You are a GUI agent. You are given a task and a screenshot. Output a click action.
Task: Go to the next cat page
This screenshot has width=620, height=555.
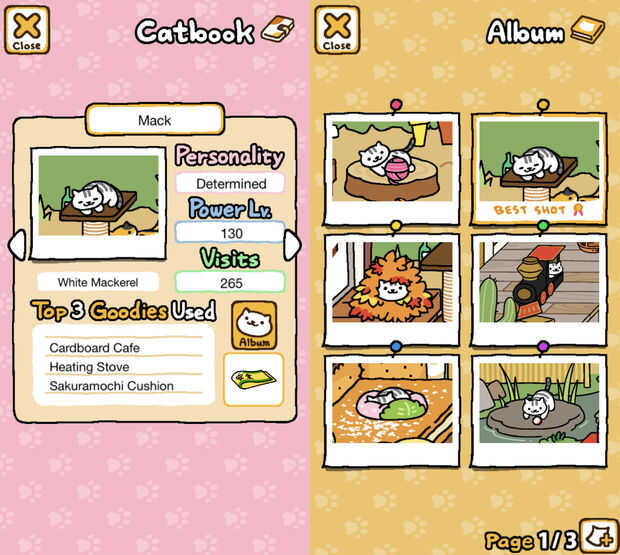291,245
